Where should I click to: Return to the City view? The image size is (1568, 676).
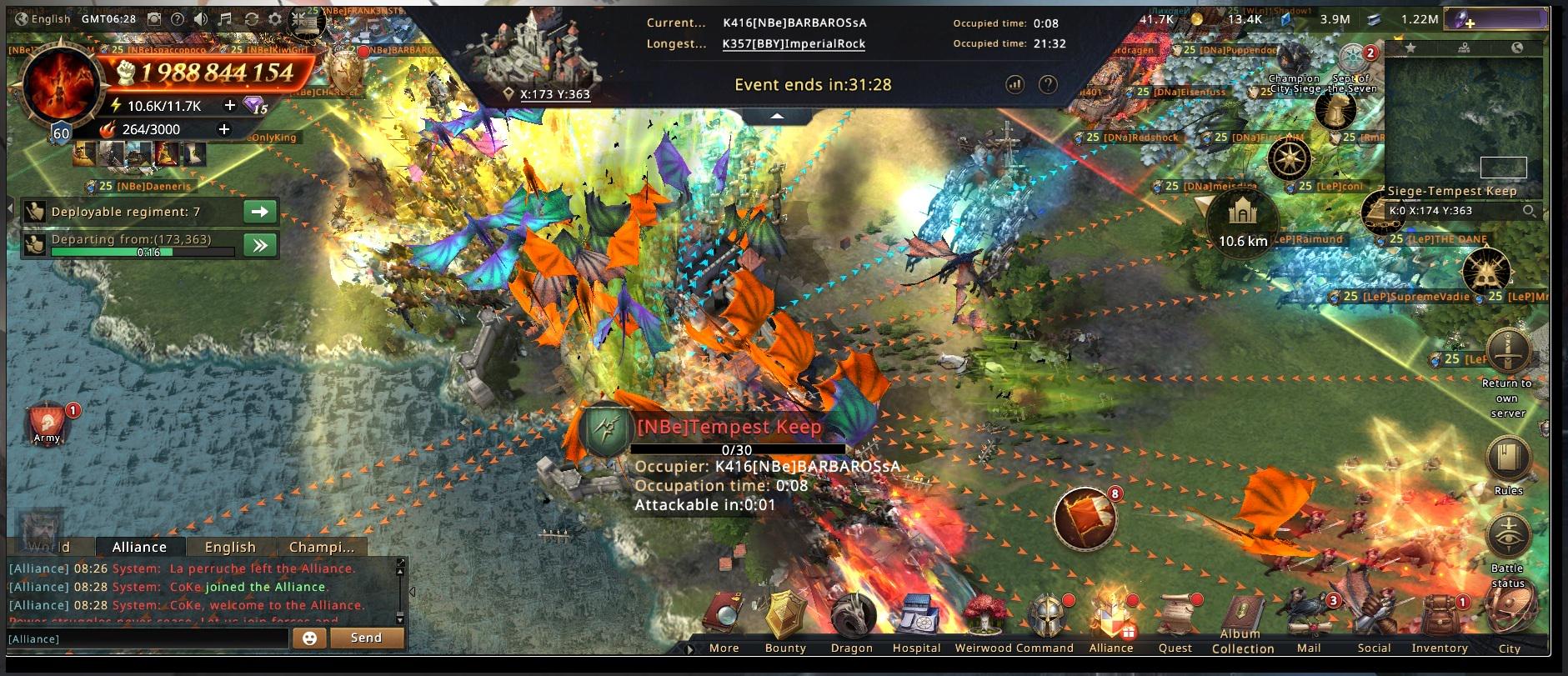[x=1510, y=621]
